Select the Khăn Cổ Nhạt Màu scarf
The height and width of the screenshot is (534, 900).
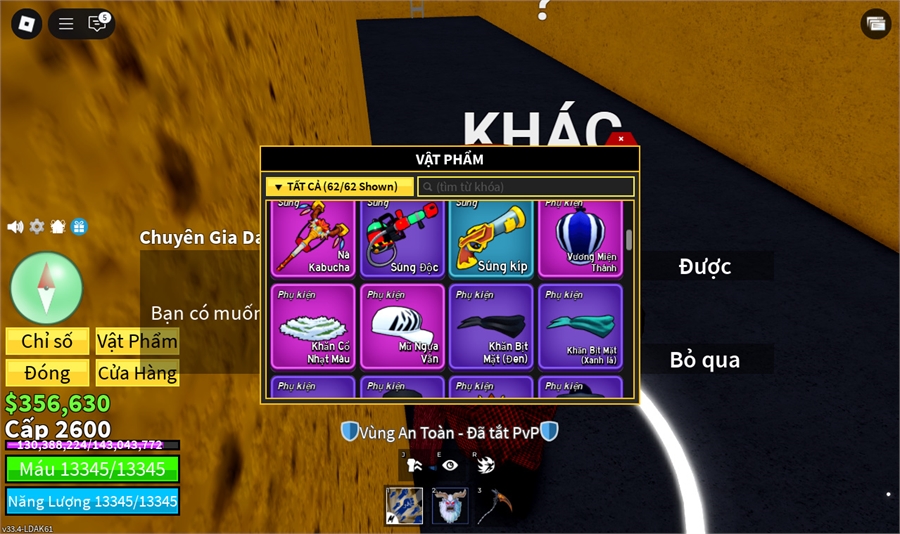pos(313,326)
